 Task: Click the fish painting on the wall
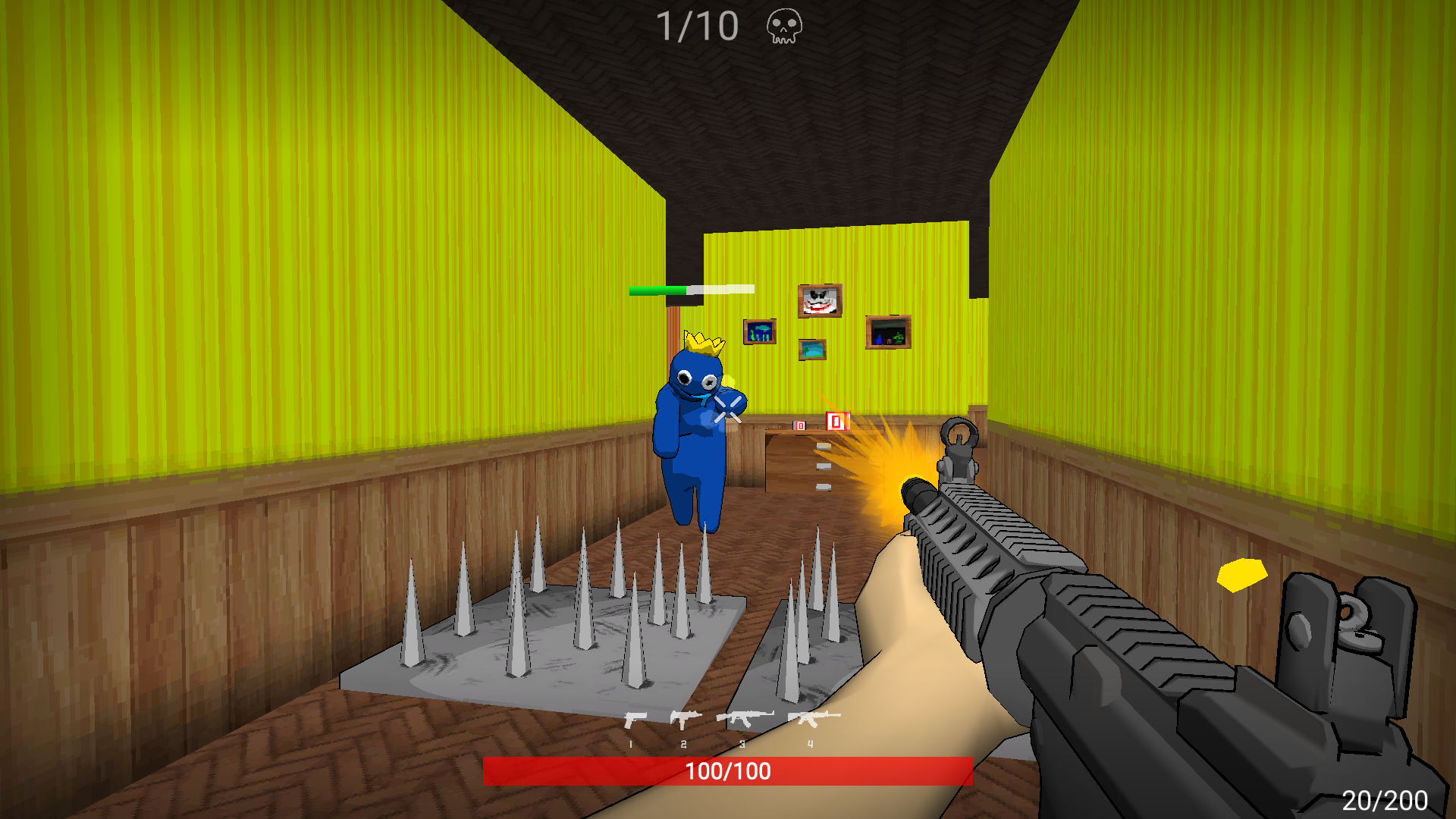click(x=761, y=333)
